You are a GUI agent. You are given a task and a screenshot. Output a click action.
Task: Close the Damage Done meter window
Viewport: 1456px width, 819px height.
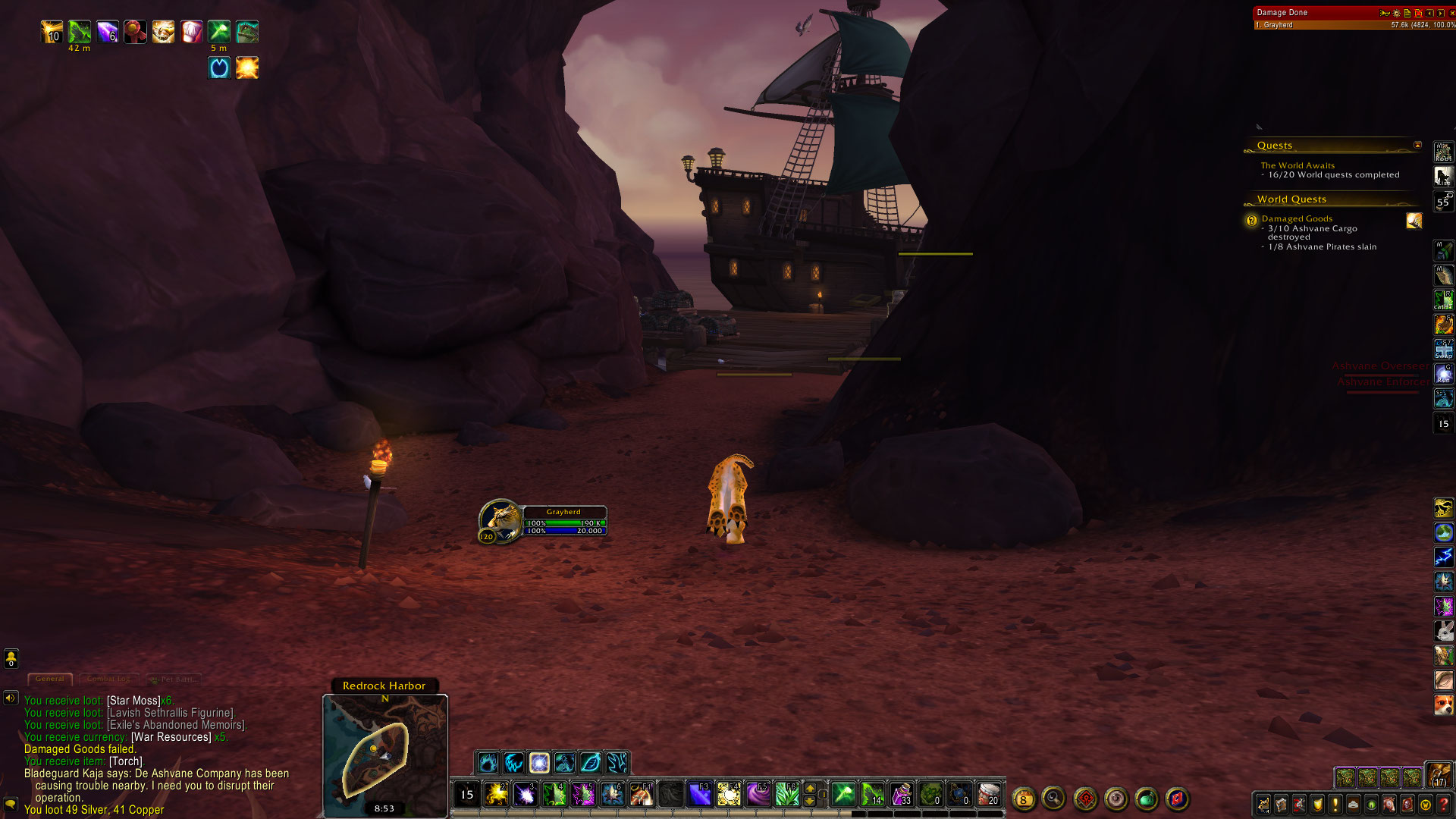click(x=1451, y=13)
